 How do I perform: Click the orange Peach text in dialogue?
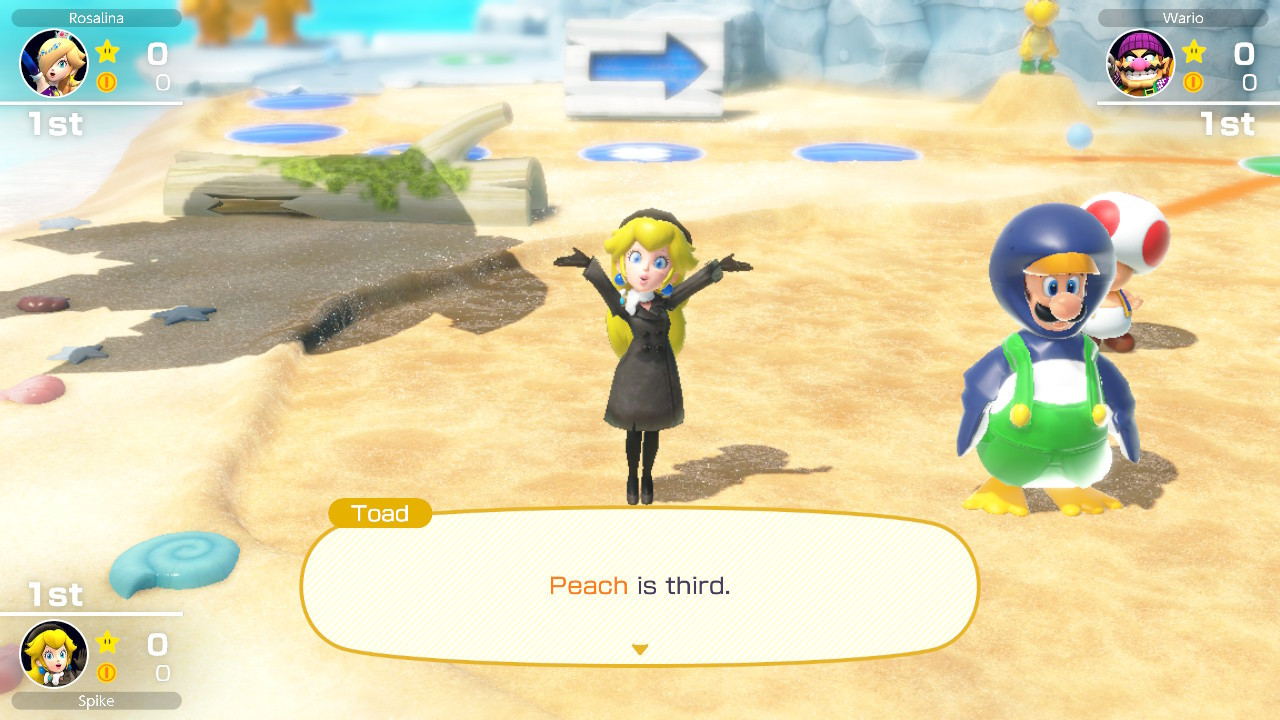coord(589,586)
